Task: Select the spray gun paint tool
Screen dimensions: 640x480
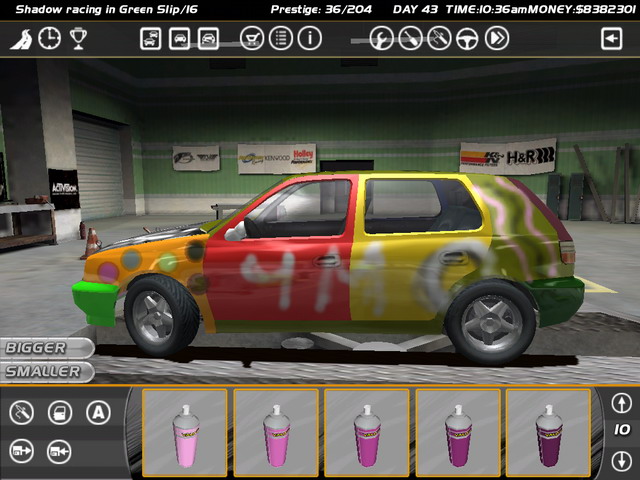Action: tap(22, 411)
